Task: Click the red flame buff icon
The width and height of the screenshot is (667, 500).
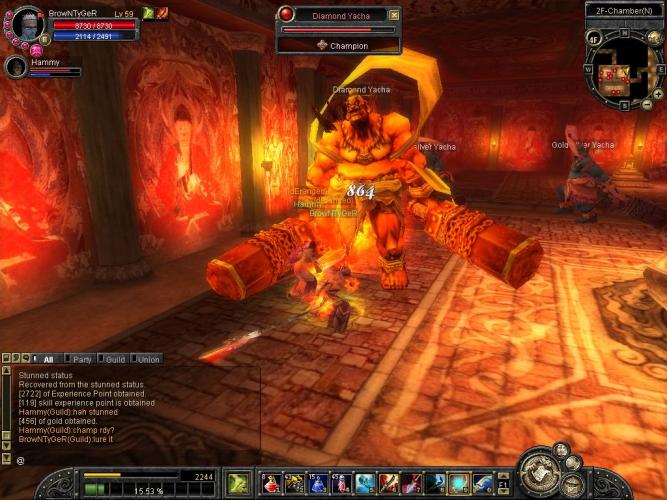Action: 162,13
